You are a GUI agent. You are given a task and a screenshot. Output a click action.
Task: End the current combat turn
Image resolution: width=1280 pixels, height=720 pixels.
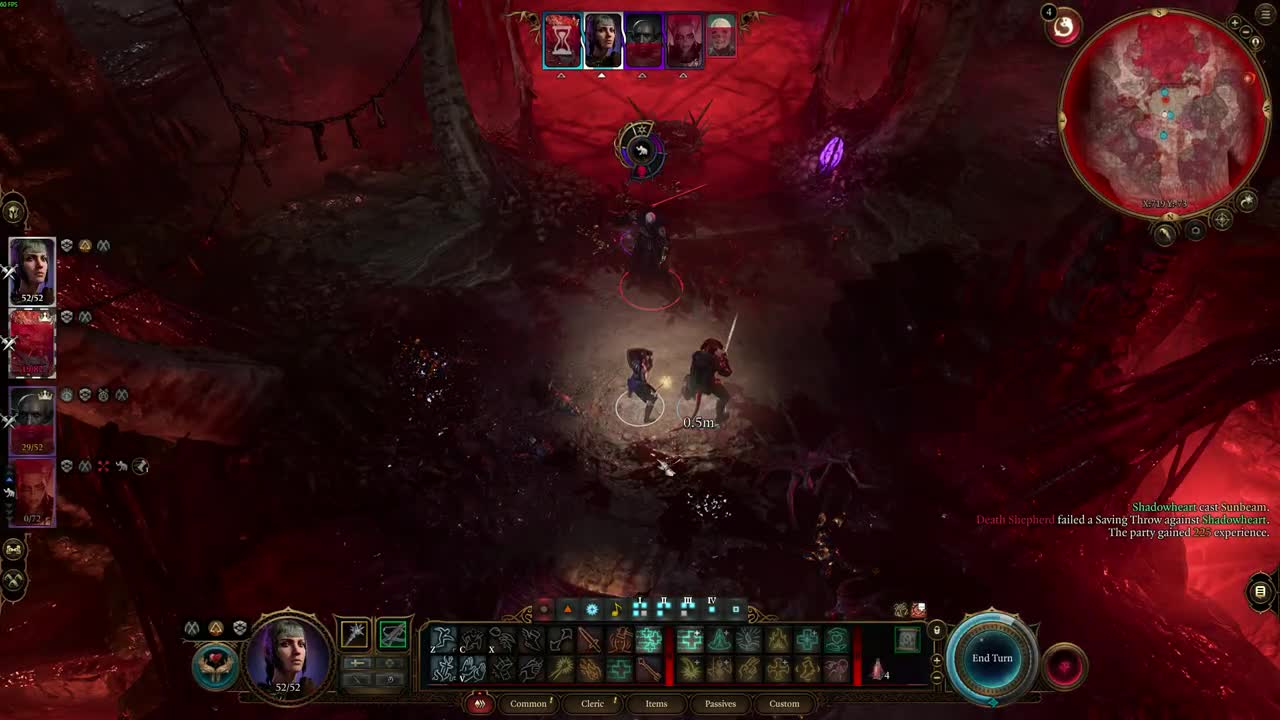click(992, 658)
